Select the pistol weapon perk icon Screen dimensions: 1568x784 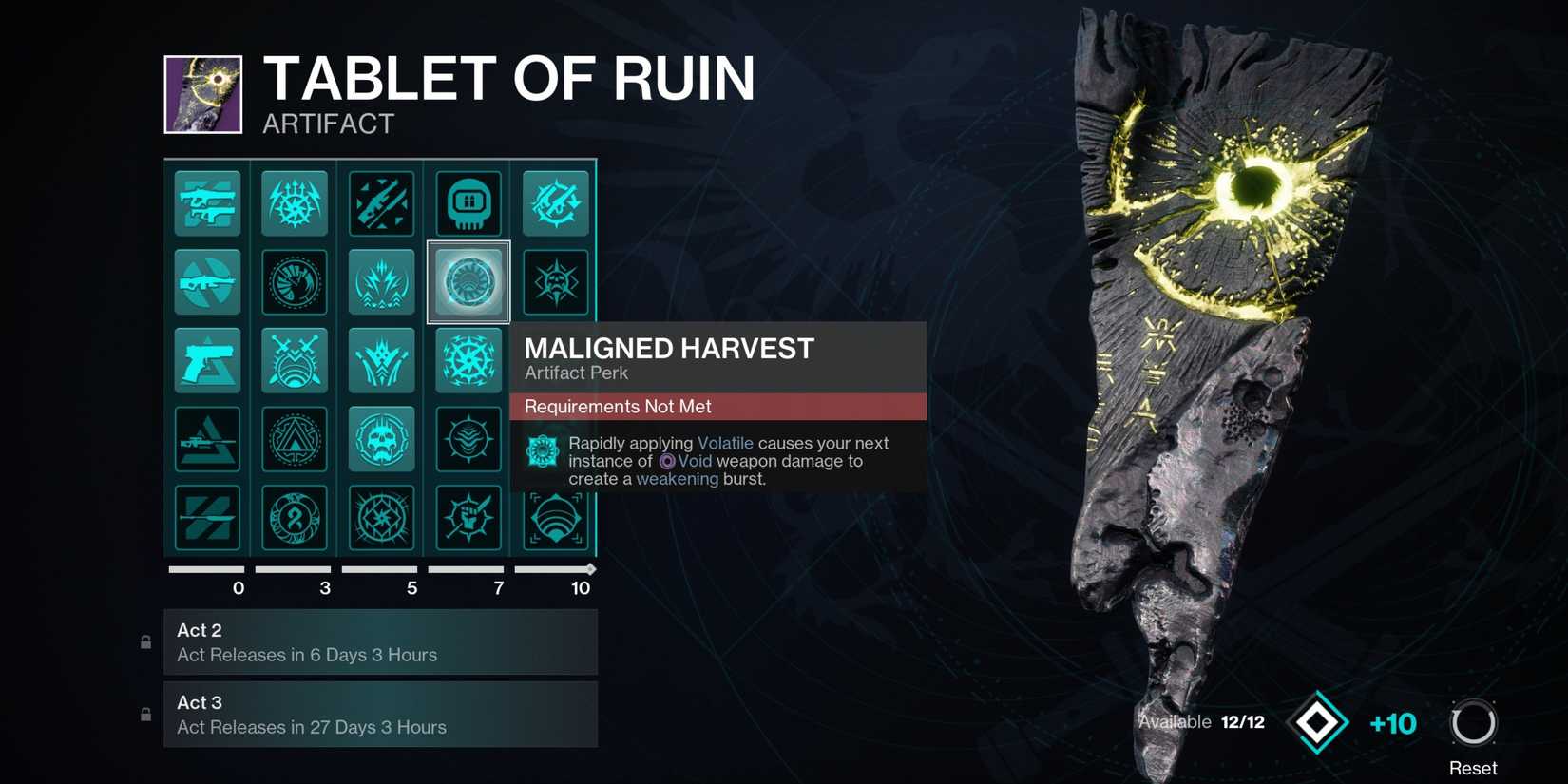(x=207, y=360)
